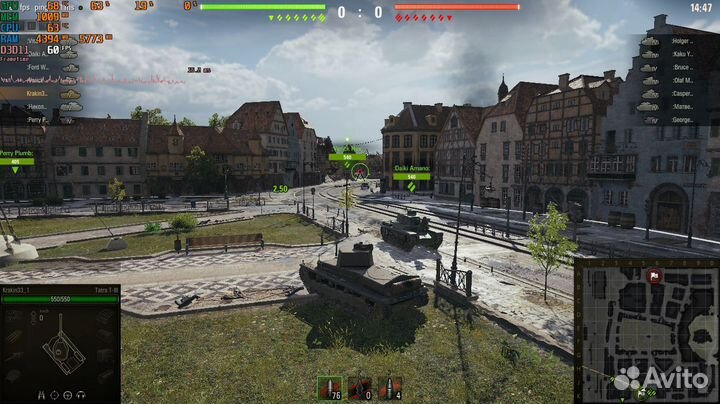720x404 pixels.
Task: Choose the shell slot with 0 rounds
Action: tap(360, 389)
